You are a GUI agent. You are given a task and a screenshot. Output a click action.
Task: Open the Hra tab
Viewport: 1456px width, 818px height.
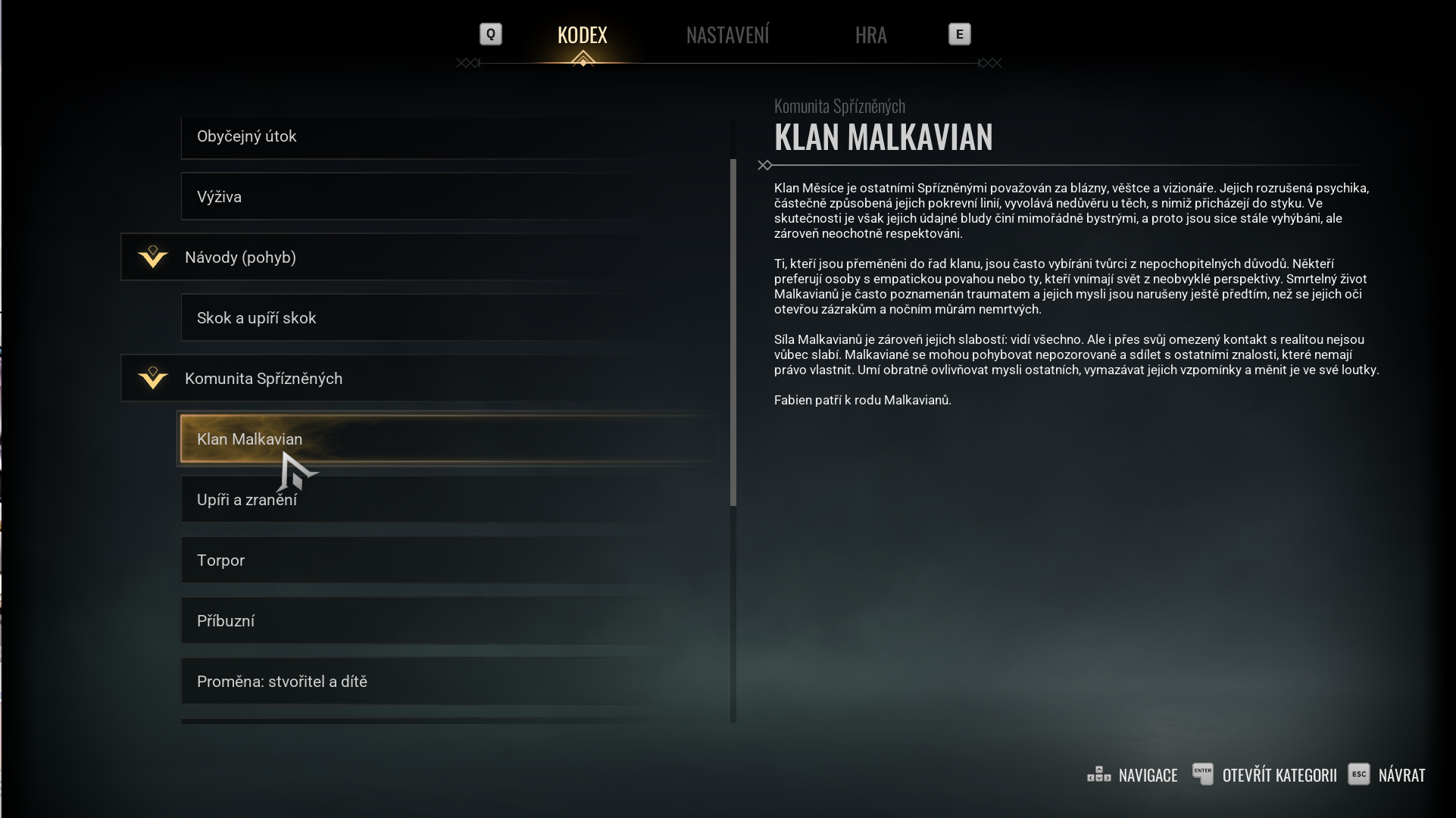870,35
